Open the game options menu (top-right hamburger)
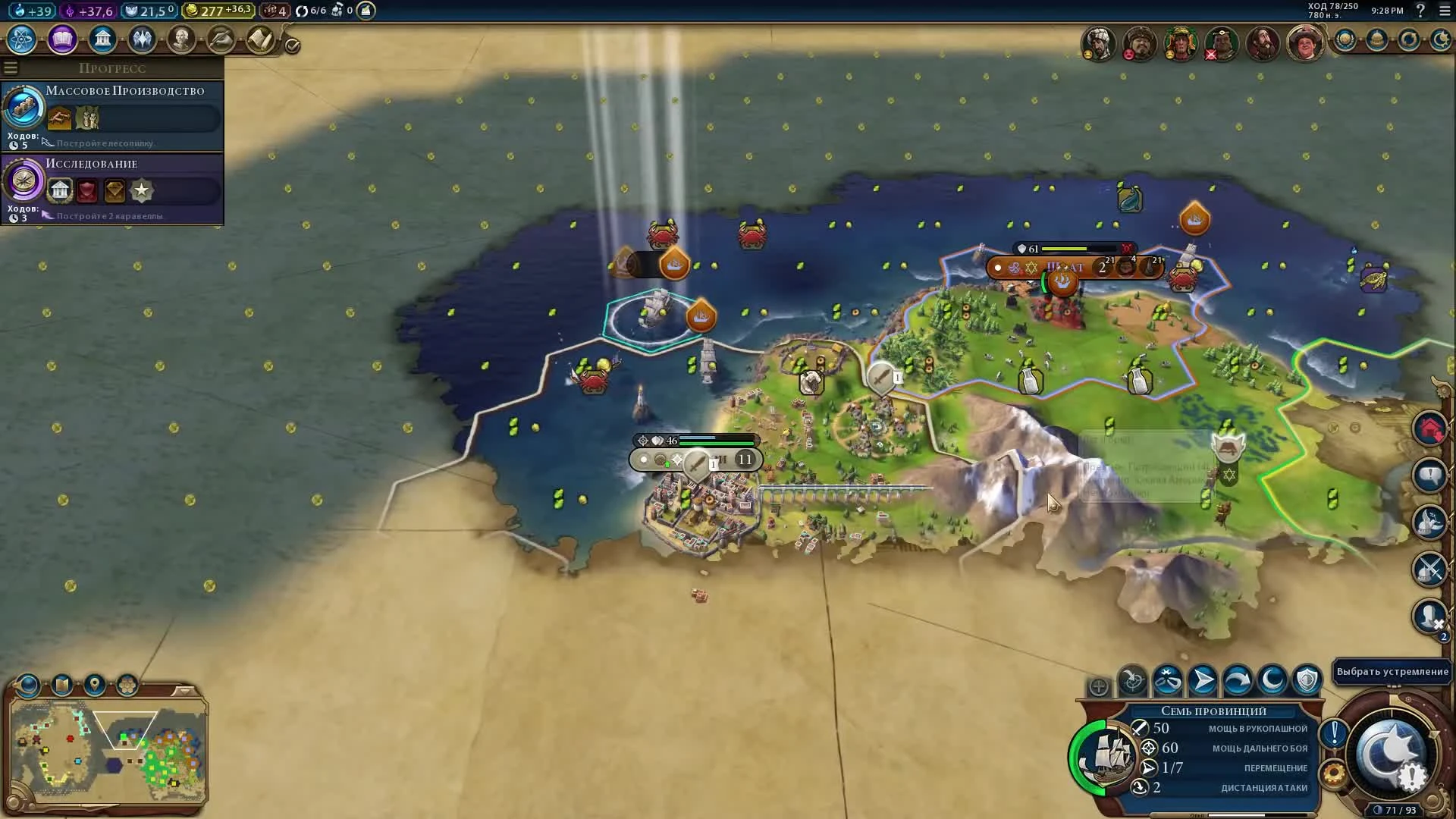 point(1445,11)
